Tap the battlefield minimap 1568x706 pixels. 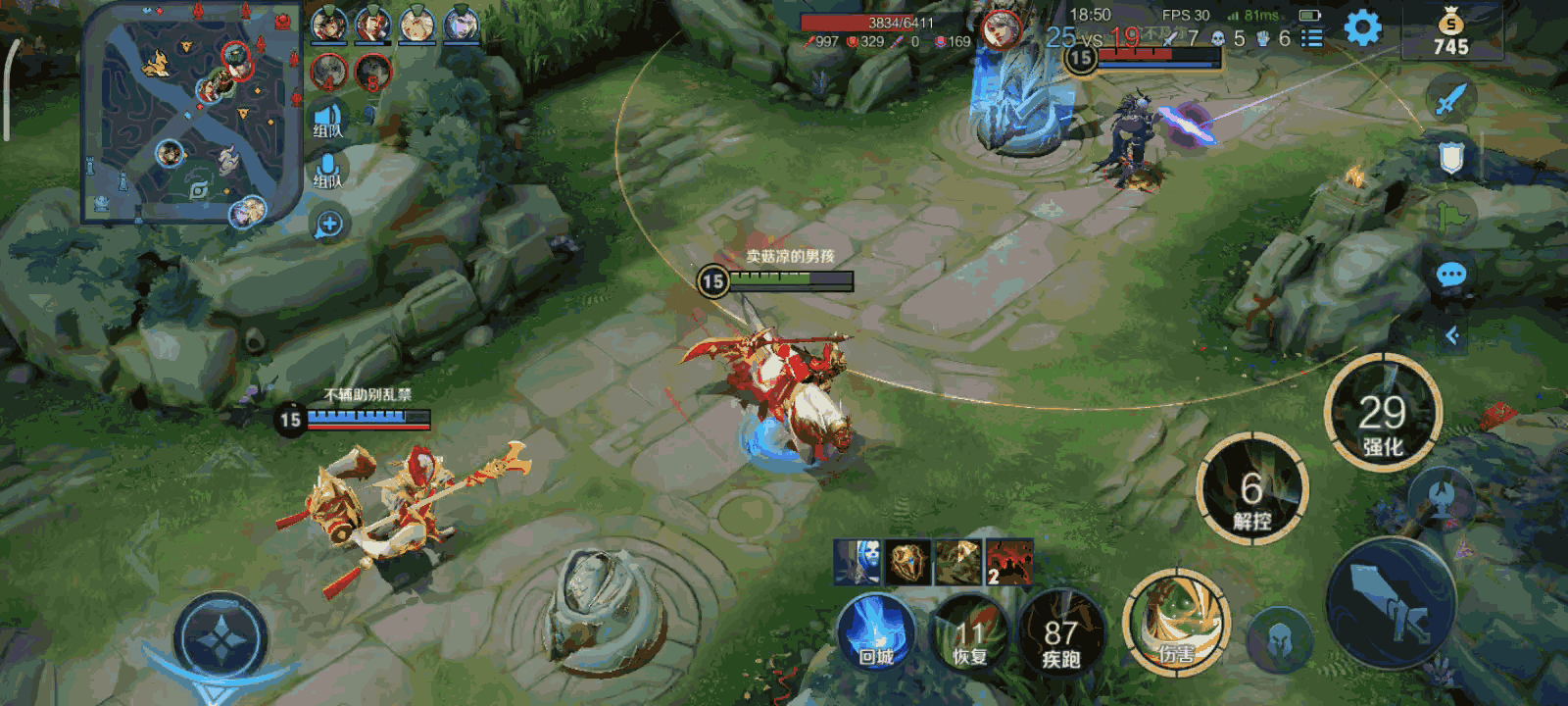(191, 113)
